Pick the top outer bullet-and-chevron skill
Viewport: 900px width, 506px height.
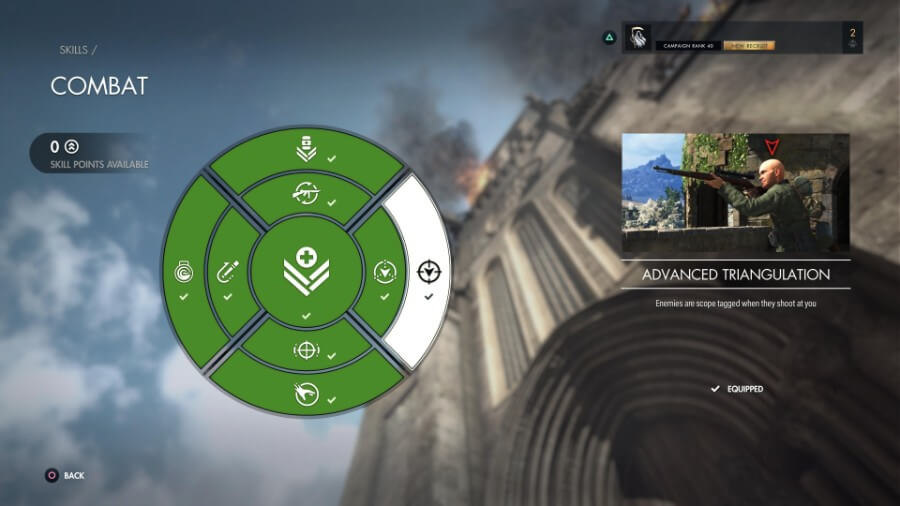pos(306,152)
